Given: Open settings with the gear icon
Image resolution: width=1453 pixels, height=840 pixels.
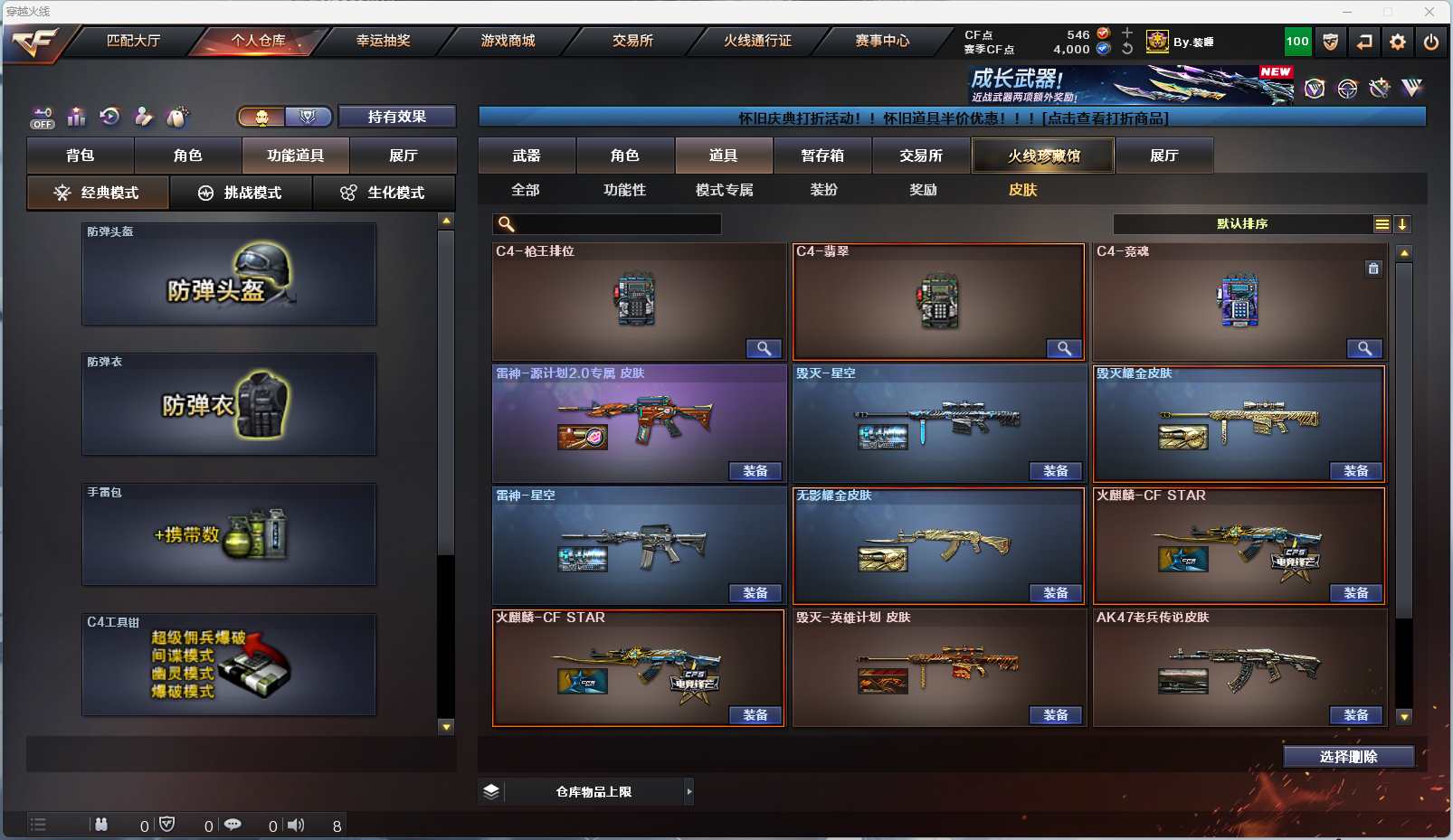Looking at the screenshot, I should (x=1398, y=42).
